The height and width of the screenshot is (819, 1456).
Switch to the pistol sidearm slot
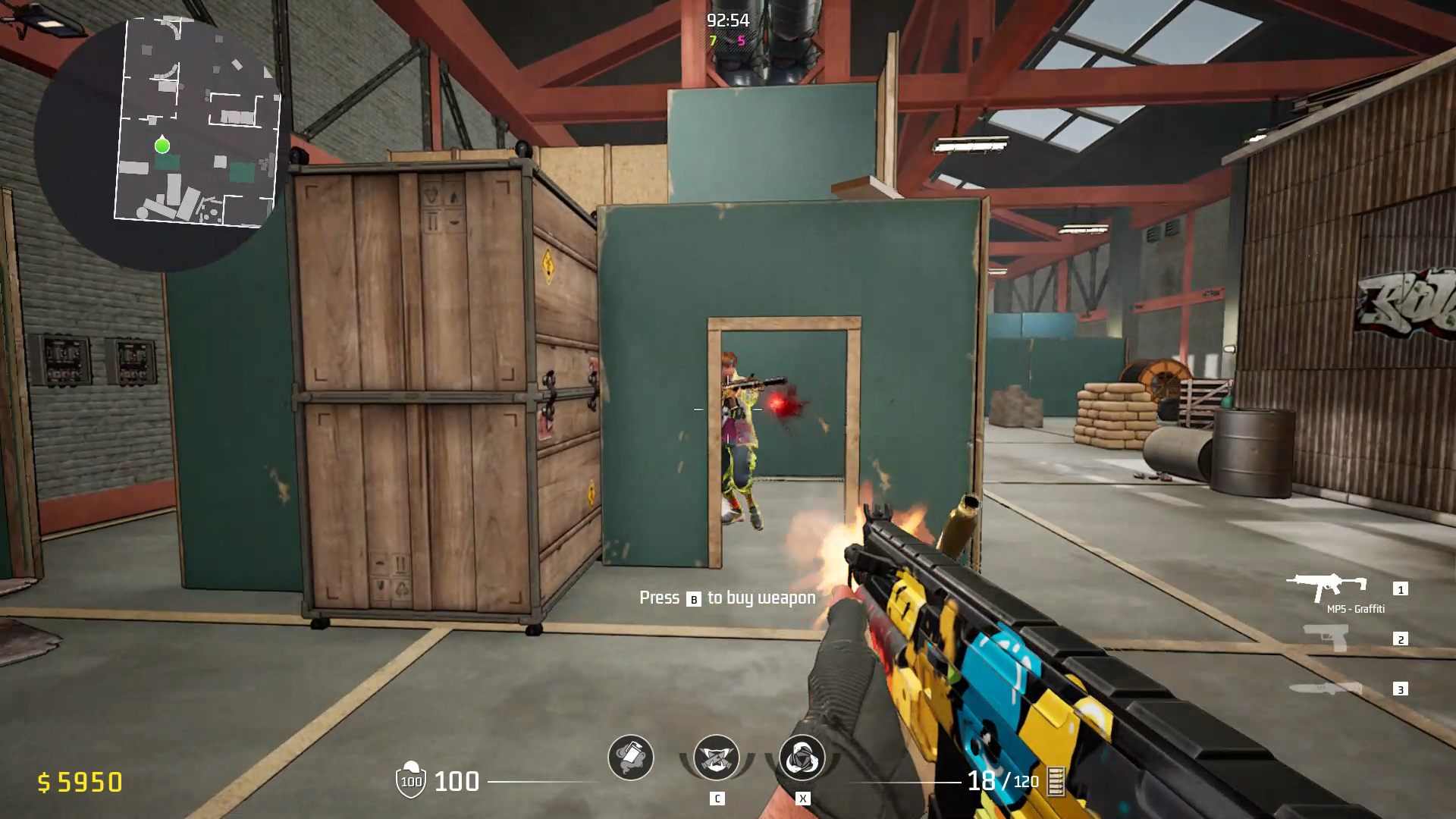pyautogui.click(x=1326, y=637)
